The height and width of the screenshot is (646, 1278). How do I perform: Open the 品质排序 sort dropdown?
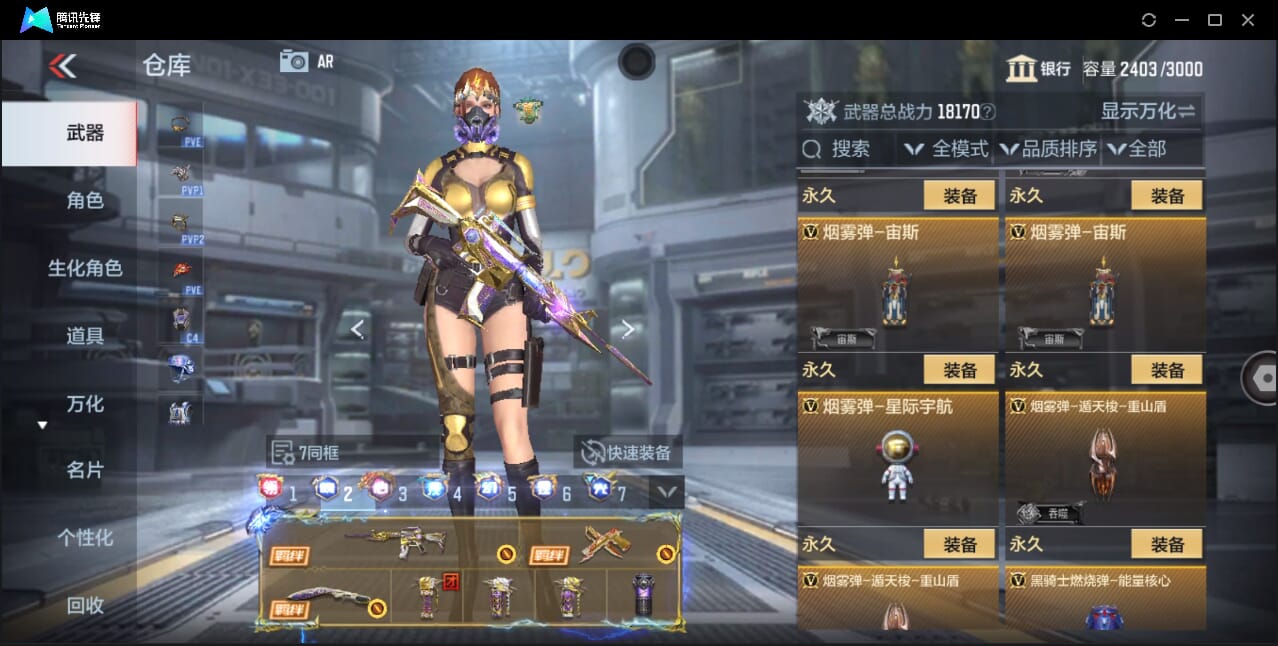(x=1049, y=150)
